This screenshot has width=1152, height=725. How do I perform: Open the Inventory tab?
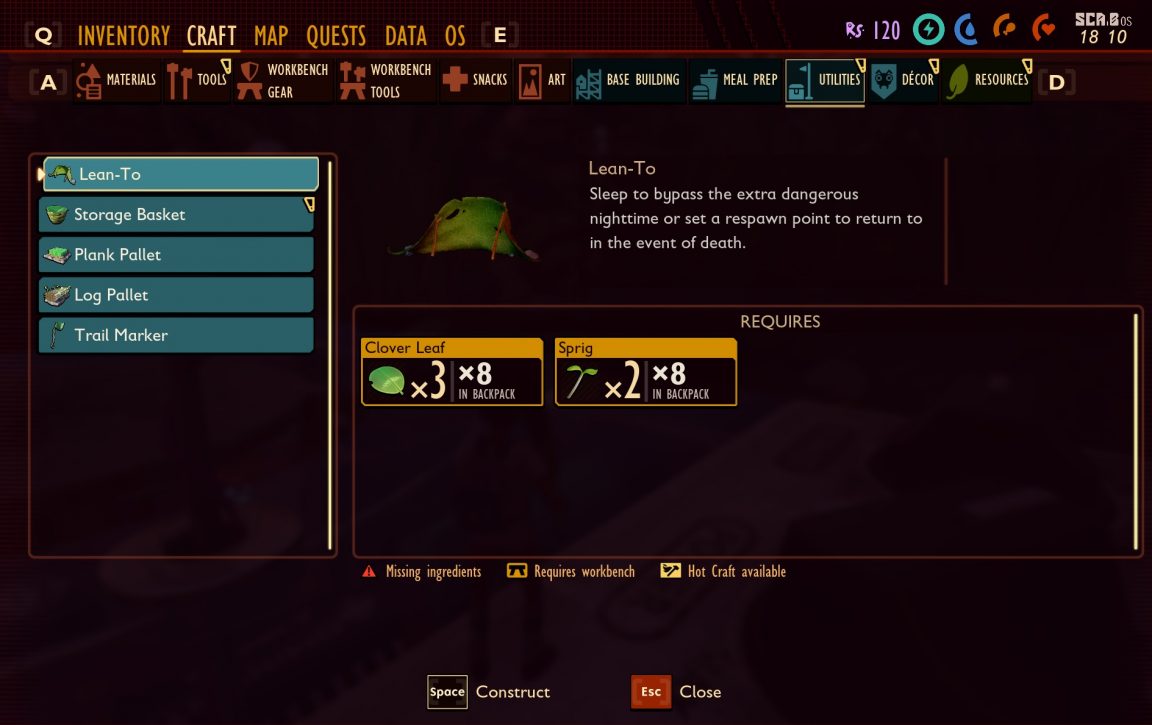pos(123,36)
